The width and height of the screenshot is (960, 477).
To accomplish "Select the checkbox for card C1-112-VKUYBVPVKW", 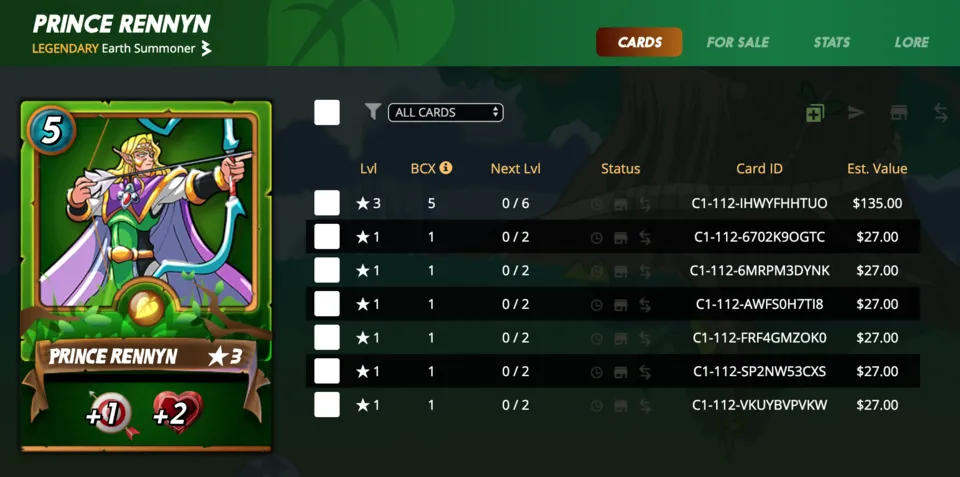I will [x=327, y=404].
